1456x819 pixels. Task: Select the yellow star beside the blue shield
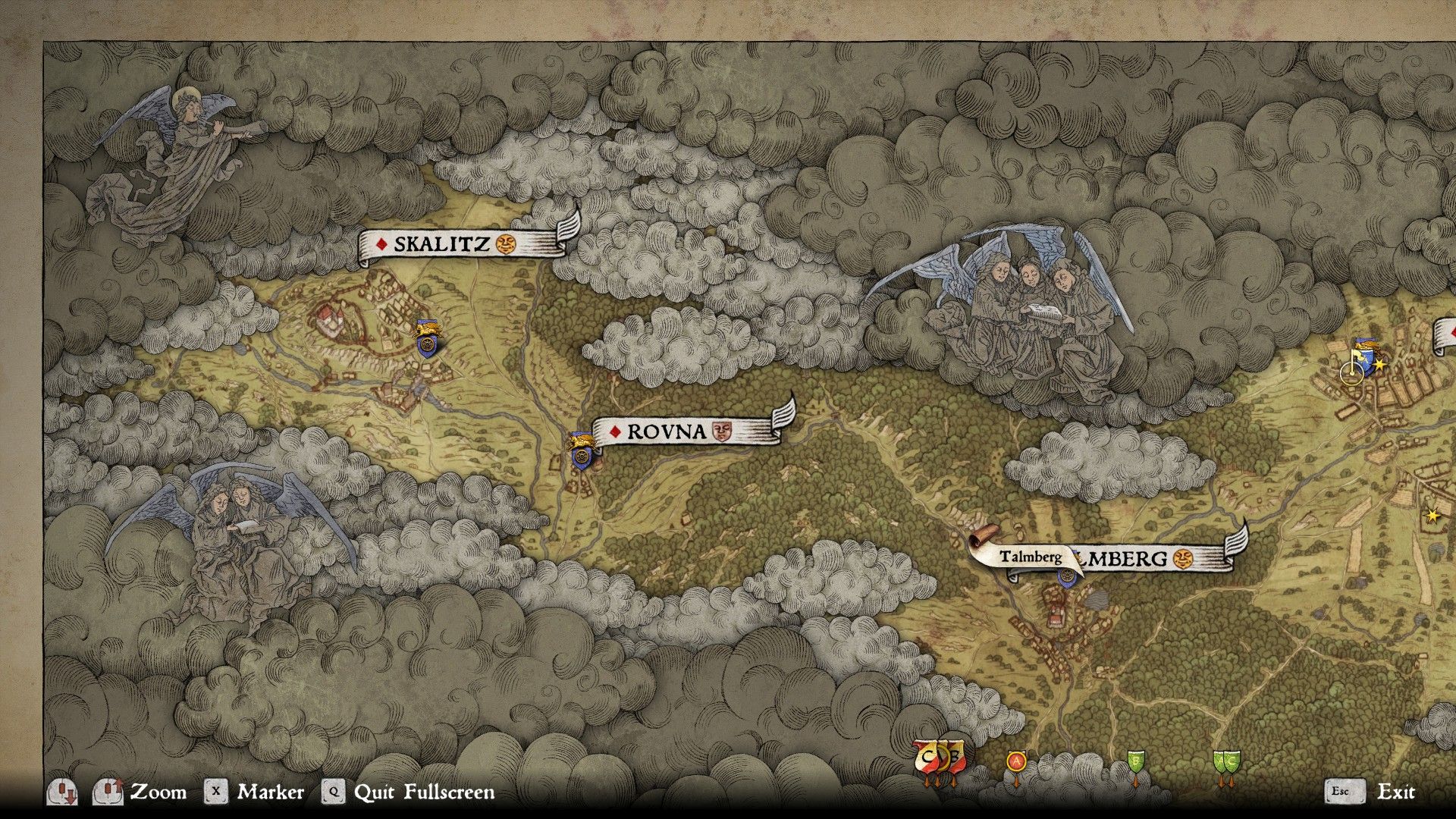click(1379, 365)
